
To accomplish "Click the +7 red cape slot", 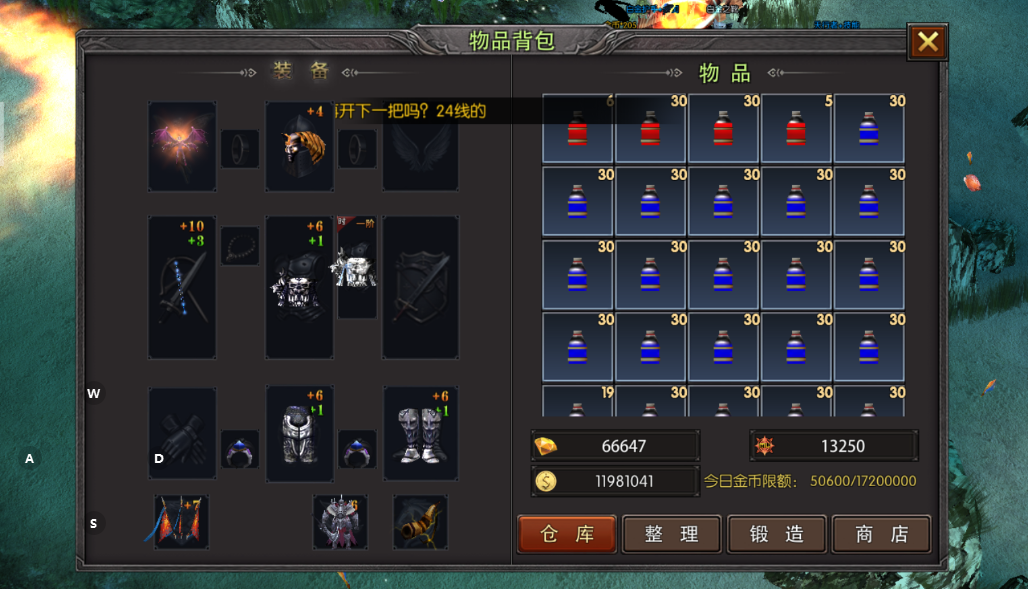I will point(181,521).
